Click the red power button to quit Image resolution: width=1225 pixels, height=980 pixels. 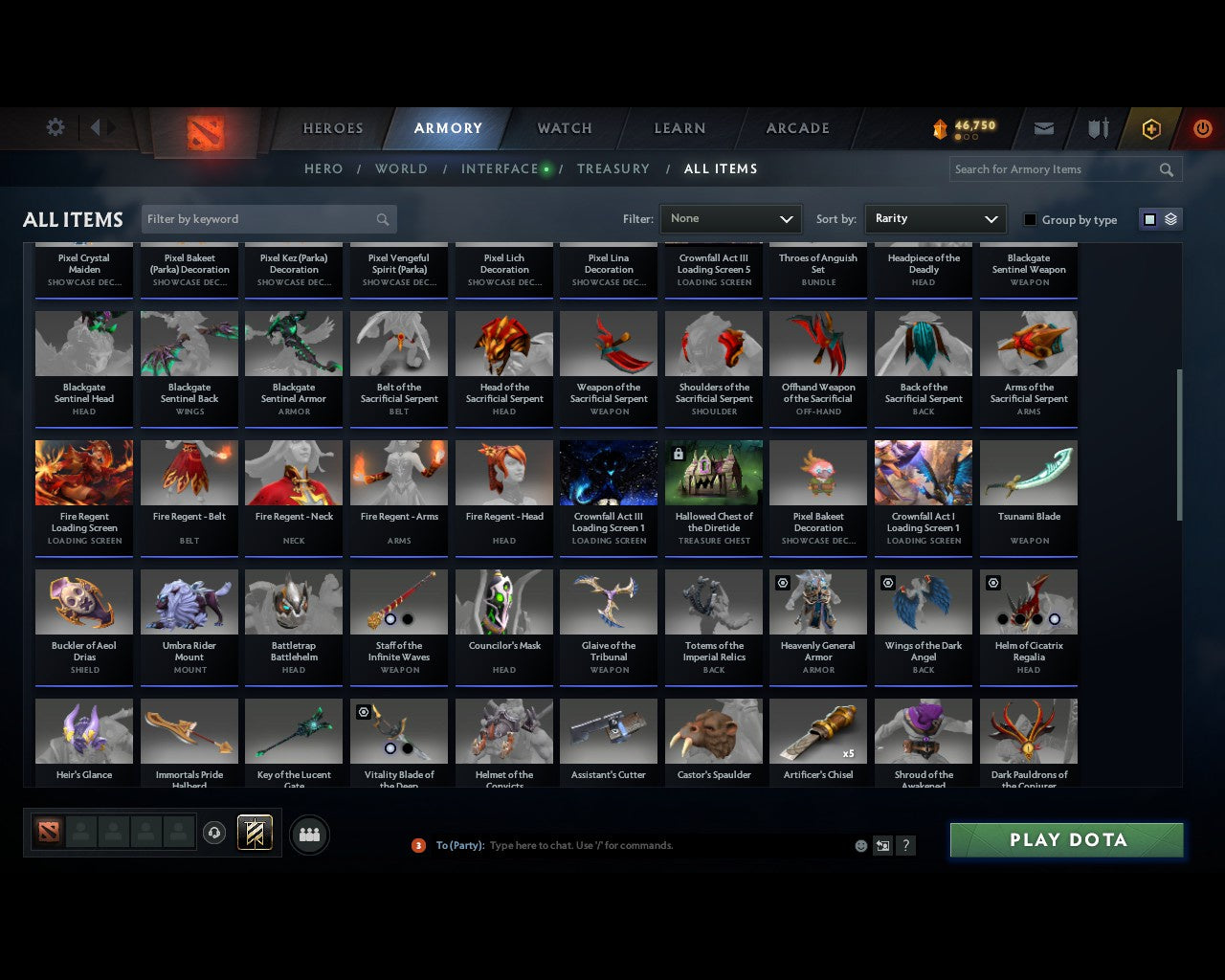point(1202,128)
